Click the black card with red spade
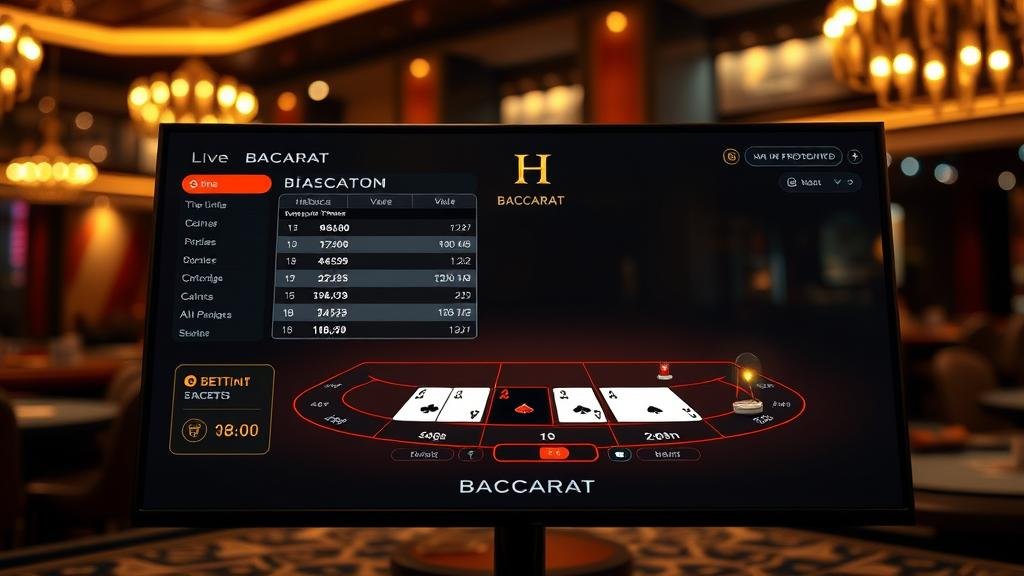The width and height of the screenshot is (1024, 576). click(x=520, y=406)
